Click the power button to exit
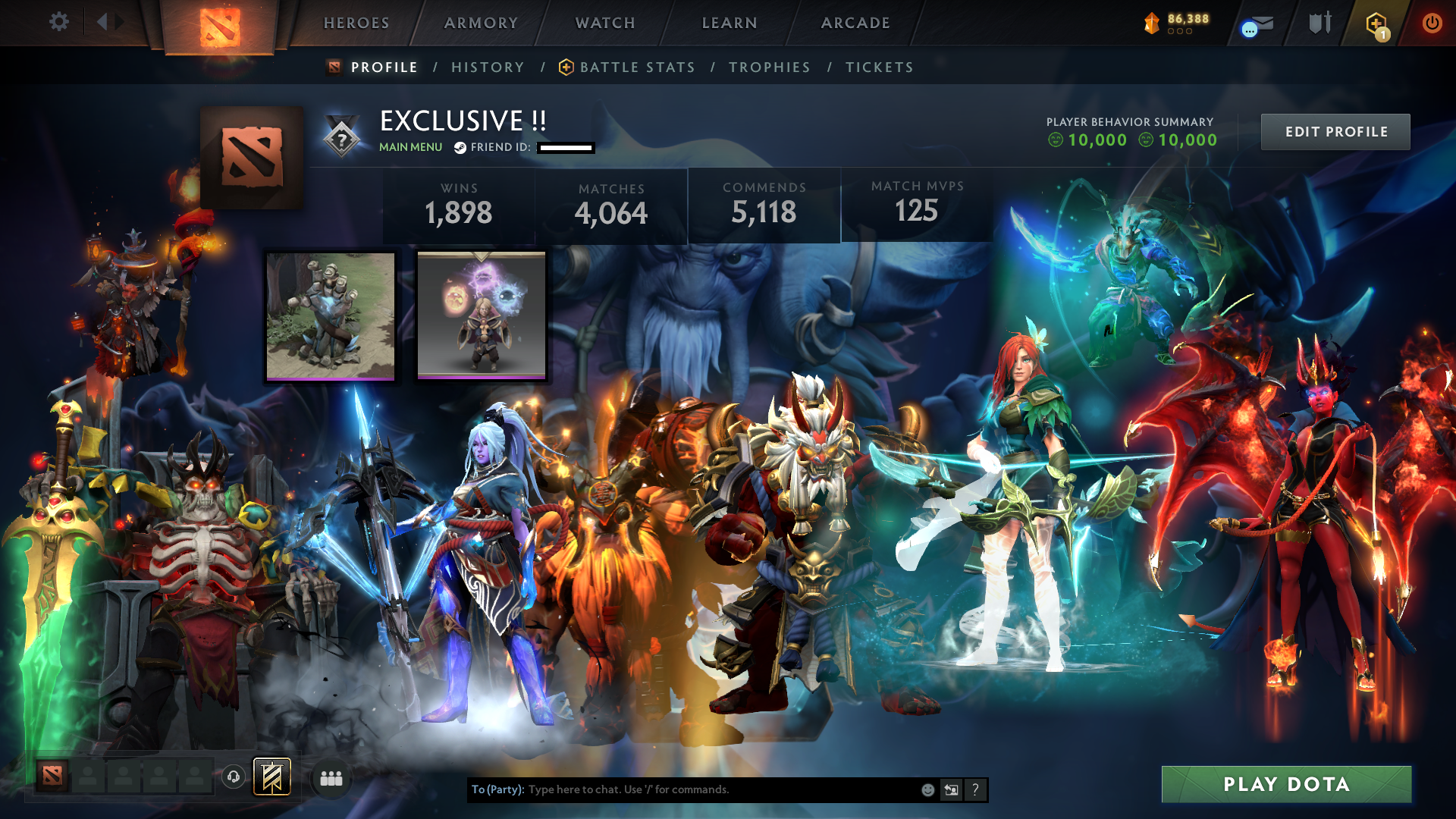The height and width of the screenshot is (819, 1456). coord(1433,23)
